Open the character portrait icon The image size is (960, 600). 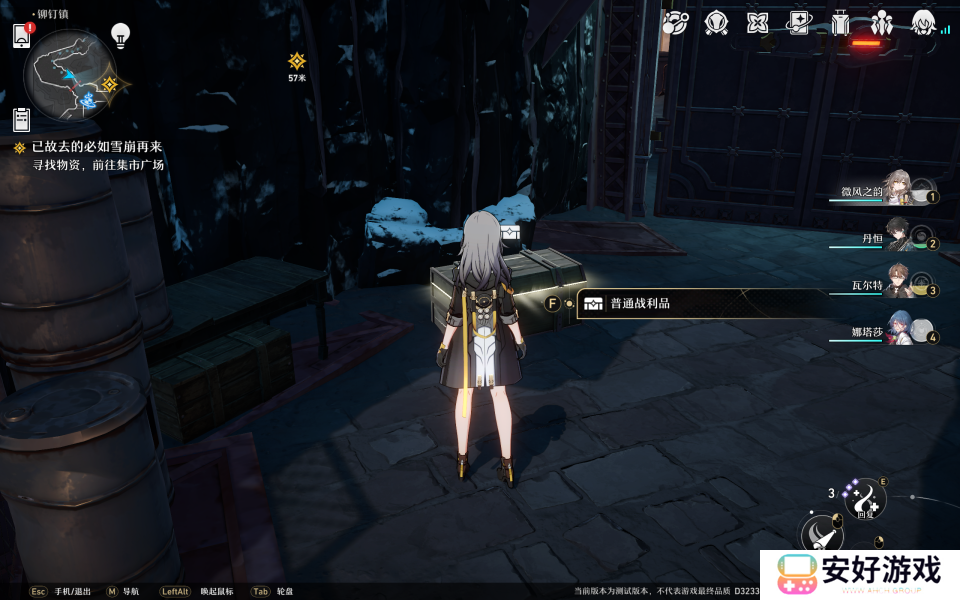point(923,23)
